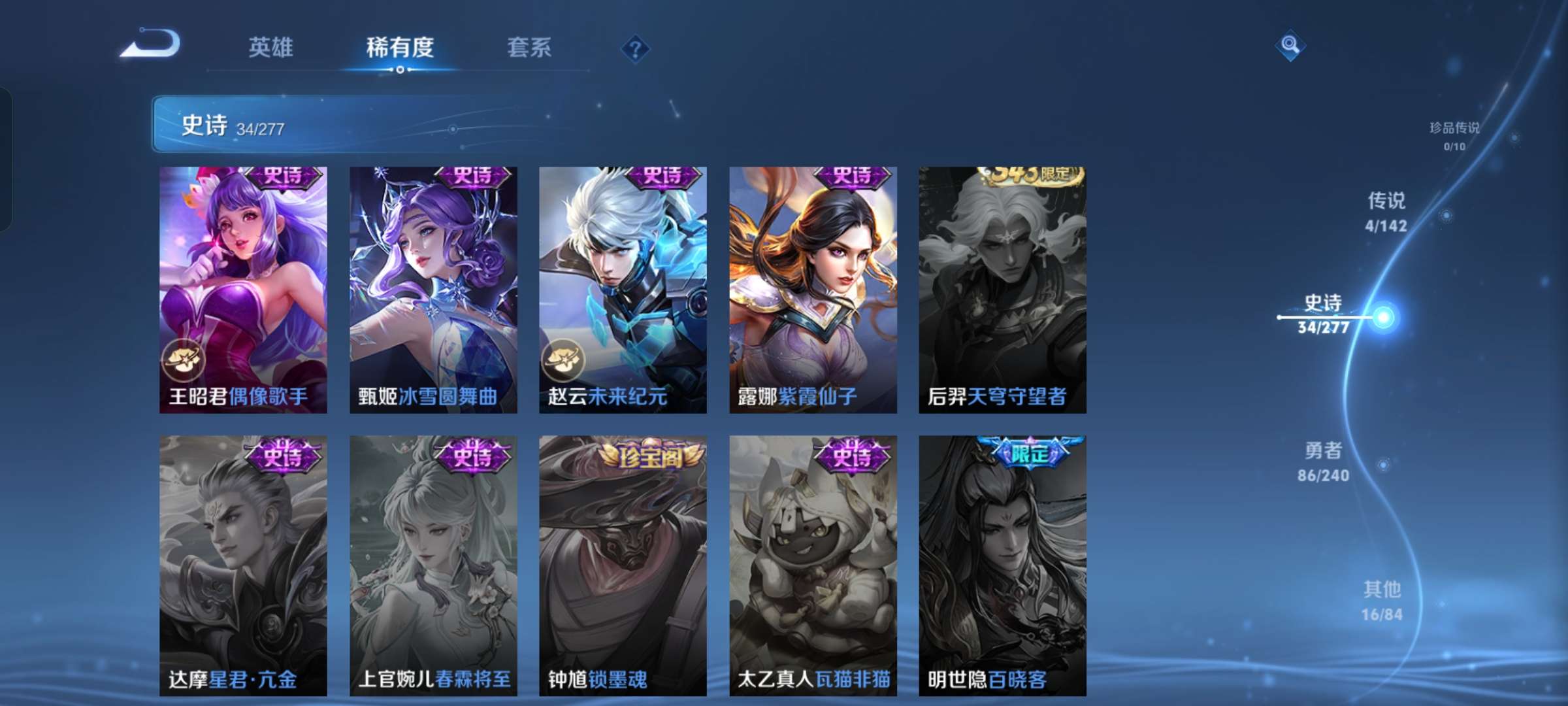Open the search with the magnifier icon
Screen dimensions: 1568x706
pyautogui.click(x=1289, y=48)
